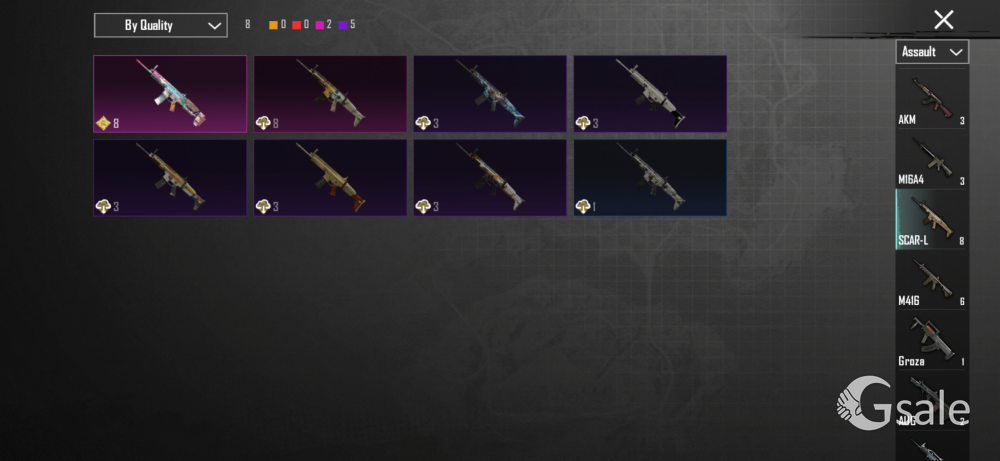Image resolution: width=1000 pixels, height=461 pixels.
Task: Select the AKM weapon entry
Action: coord(931,100)
